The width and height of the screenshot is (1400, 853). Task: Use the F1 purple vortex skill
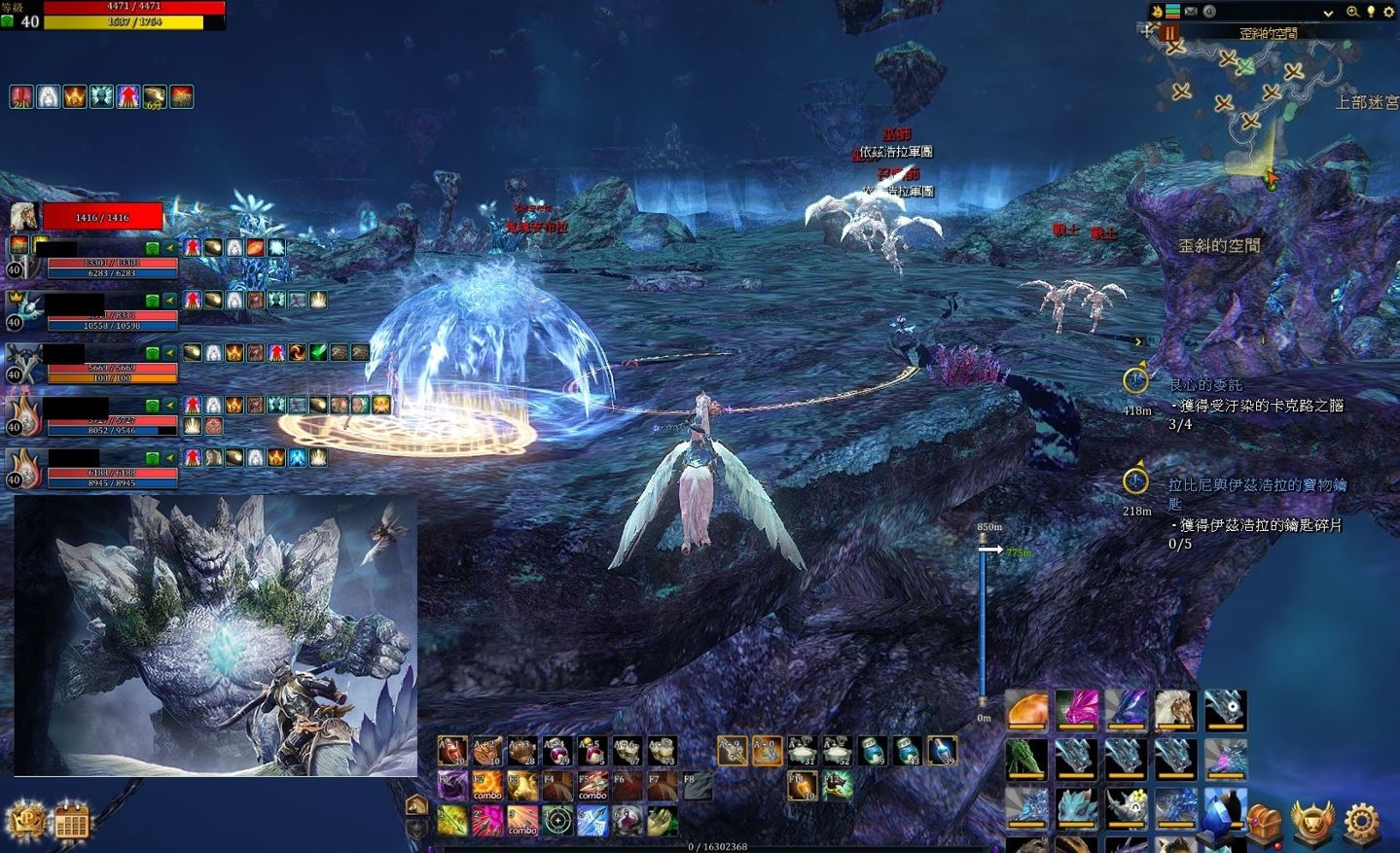point(451,786)
